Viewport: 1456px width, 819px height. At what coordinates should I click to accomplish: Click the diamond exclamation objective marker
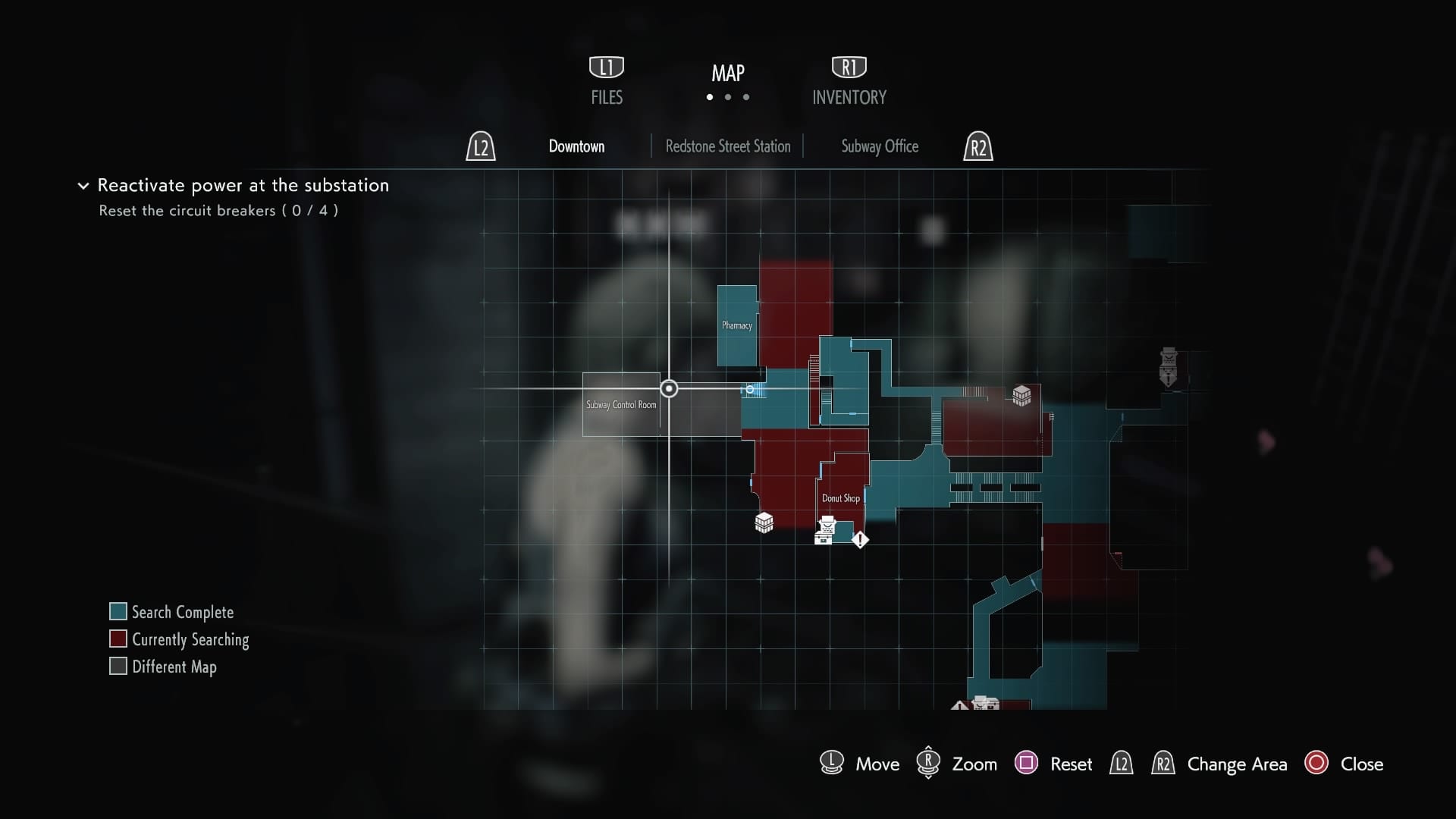point(860,540)
